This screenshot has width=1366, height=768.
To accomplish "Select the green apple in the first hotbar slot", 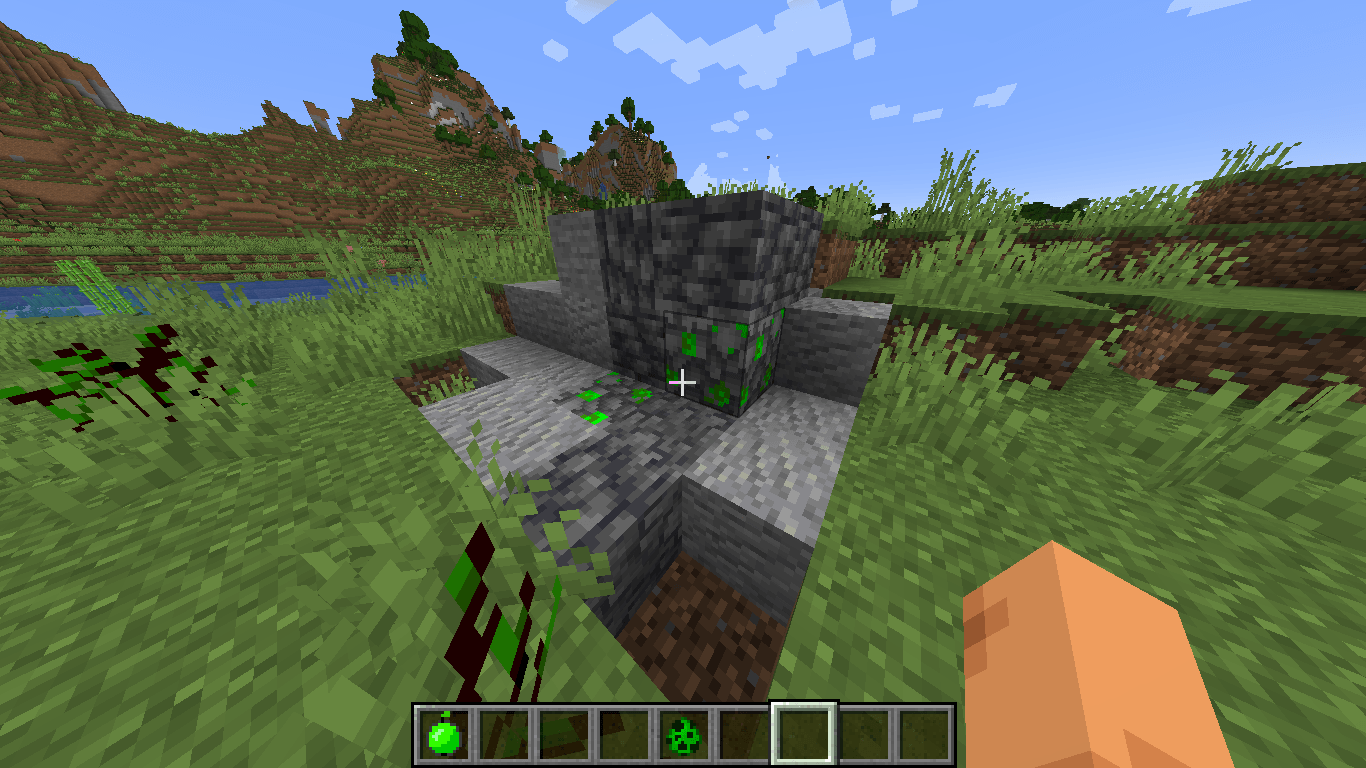I will point(443,735).
